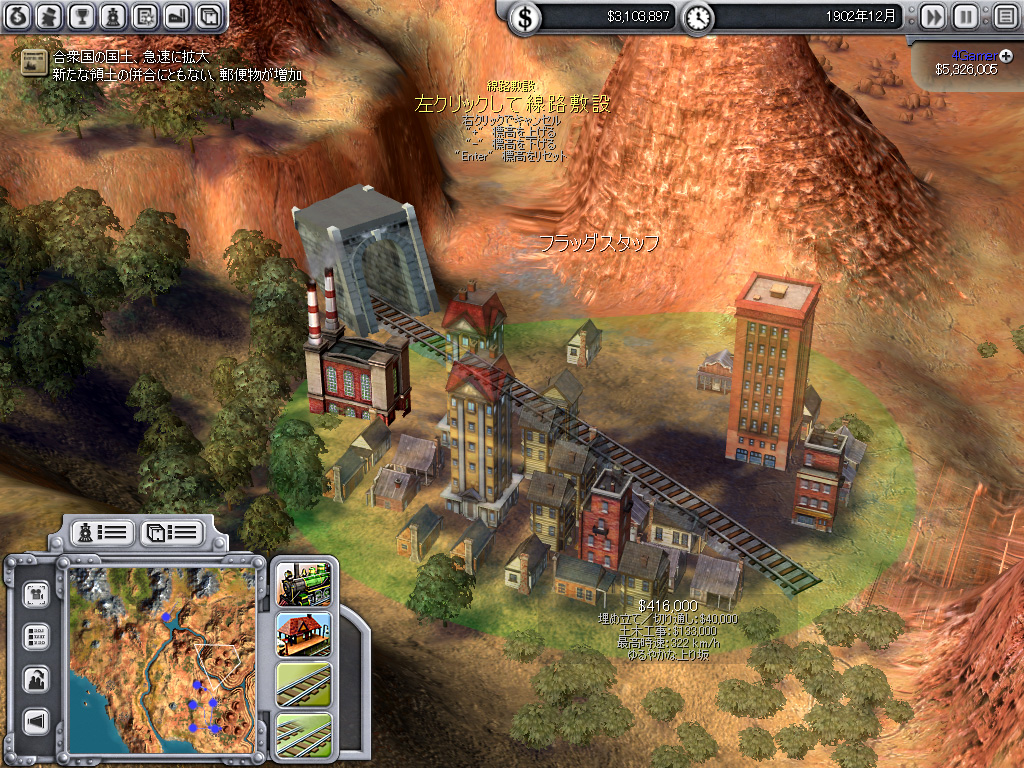Select the double track laying tool
The width and height of the screenshot is (1024, 768).
click(304, 733)
